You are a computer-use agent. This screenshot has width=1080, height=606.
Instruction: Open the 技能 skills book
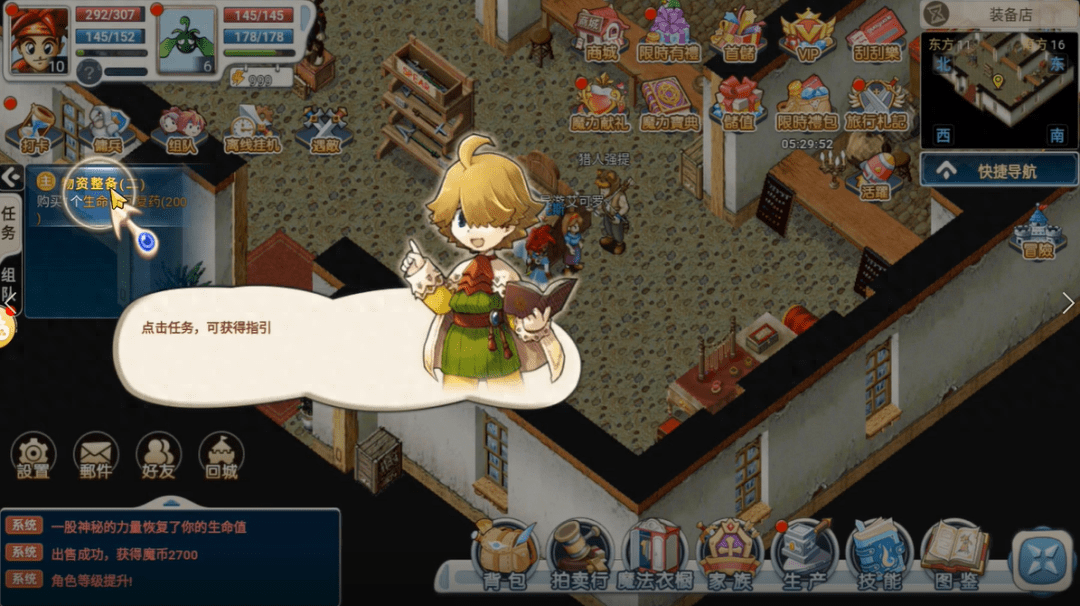click(x=879, y=553)
